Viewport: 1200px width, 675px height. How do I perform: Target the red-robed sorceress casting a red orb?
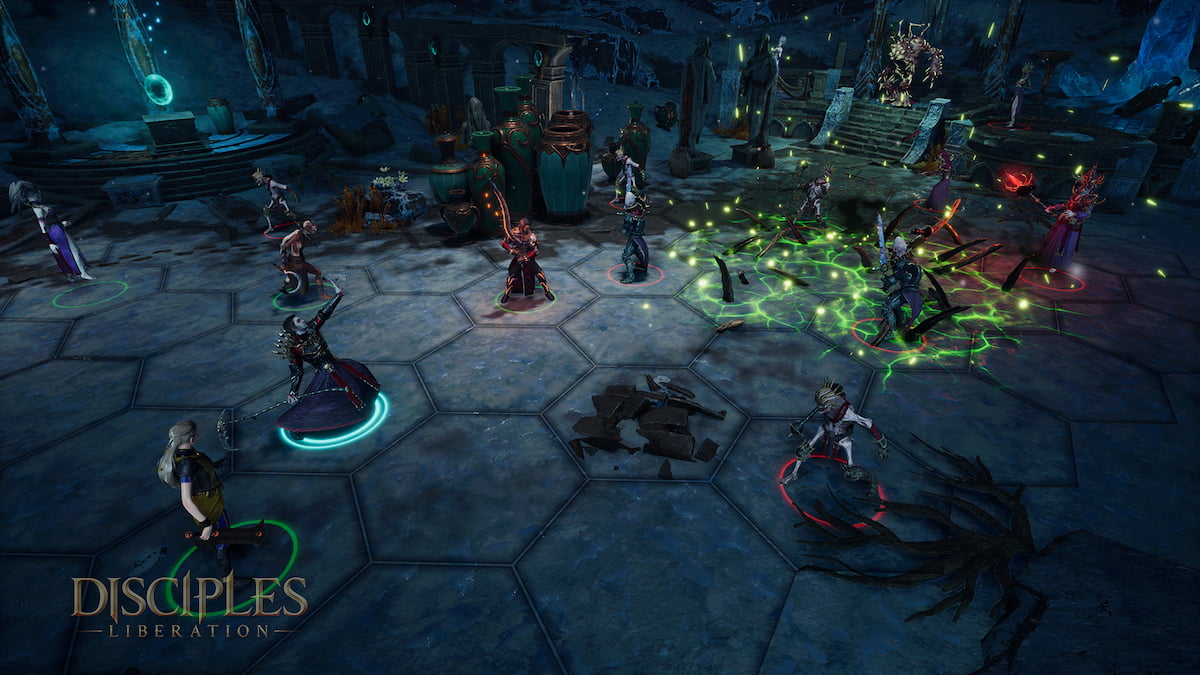coord(1065,225)
